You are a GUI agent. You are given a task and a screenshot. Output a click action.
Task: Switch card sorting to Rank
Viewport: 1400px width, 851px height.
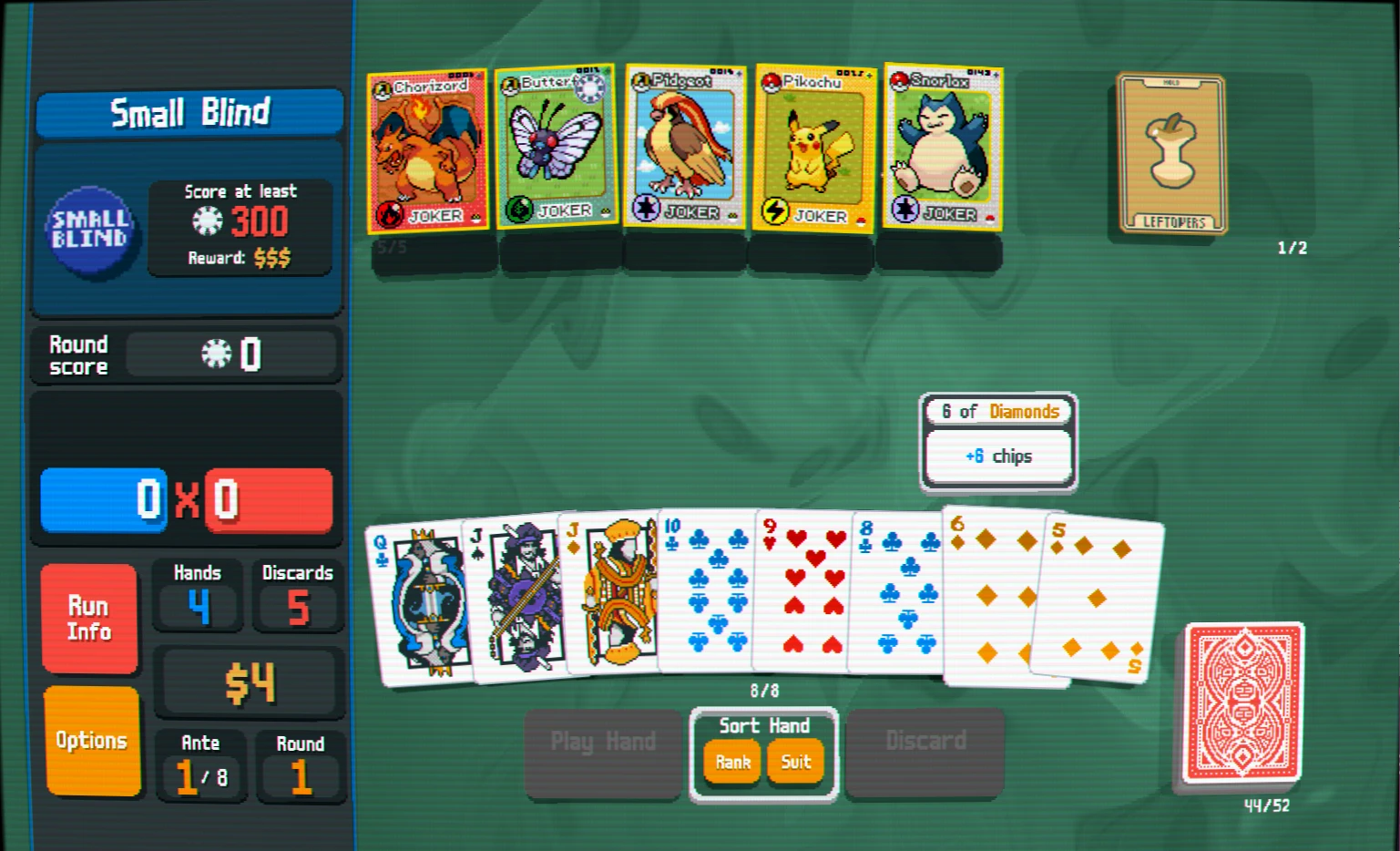pyautogui.click(x=731, y=762)
